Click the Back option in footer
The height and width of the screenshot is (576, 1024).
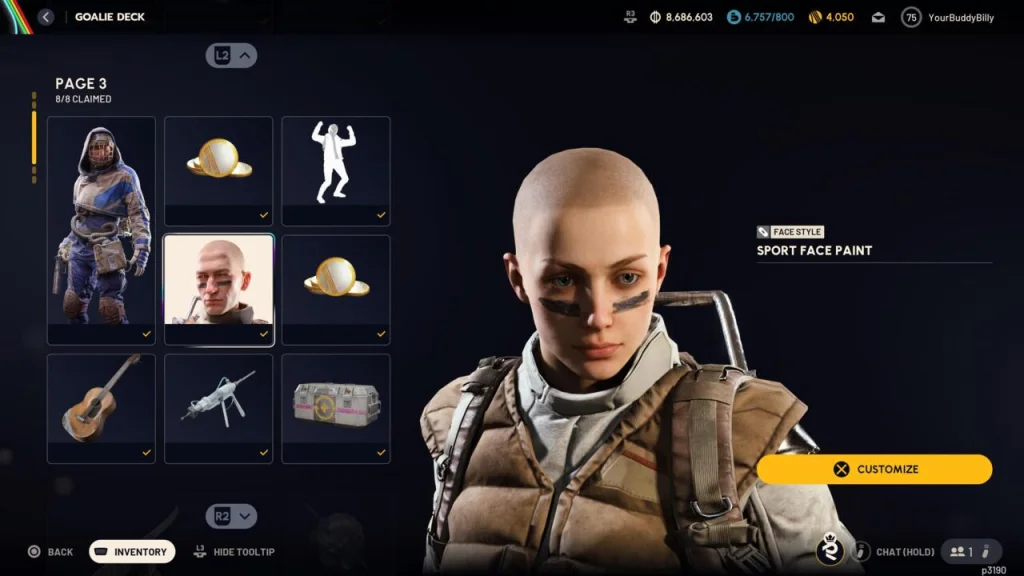point(51,552)
